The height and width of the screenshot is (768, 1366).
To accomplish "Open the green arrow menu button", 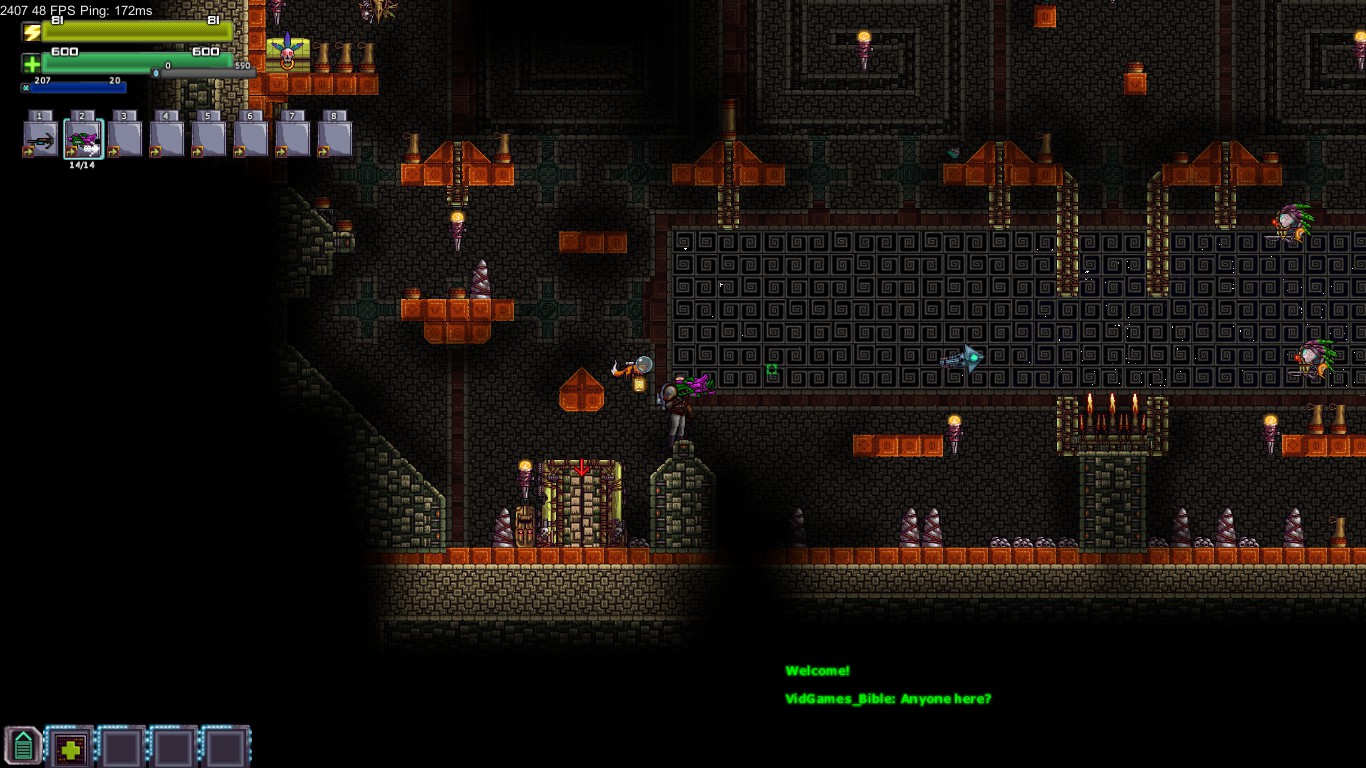I will [x=23, y=746].
